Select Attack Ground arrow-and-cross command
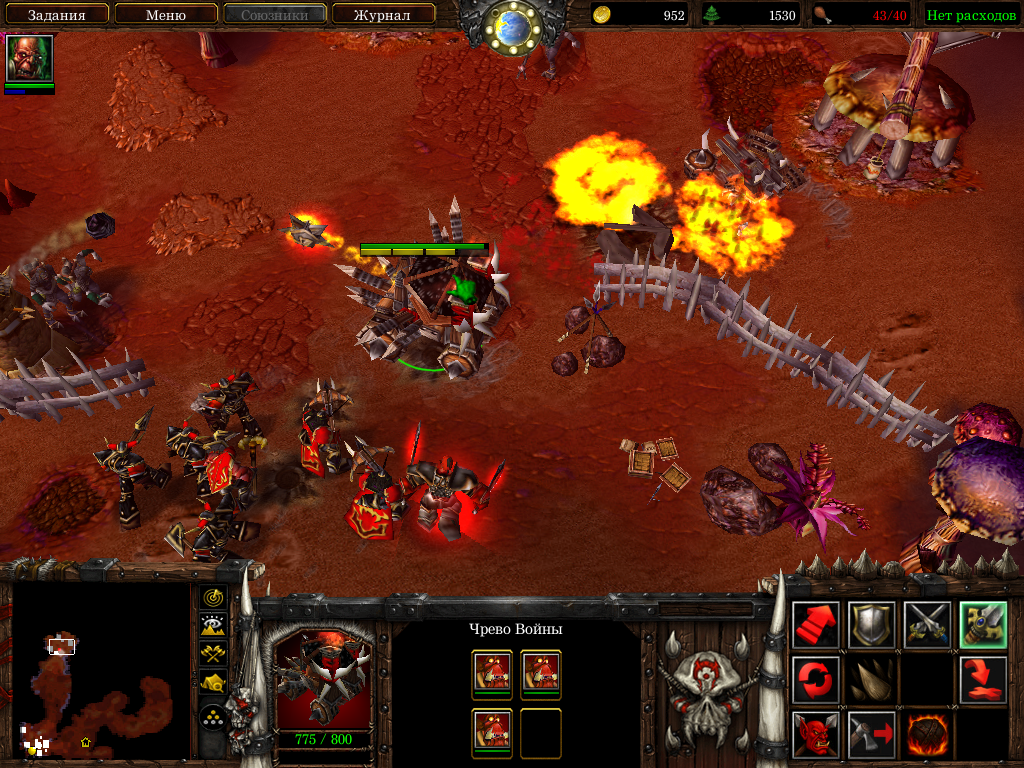 [983, 680]
